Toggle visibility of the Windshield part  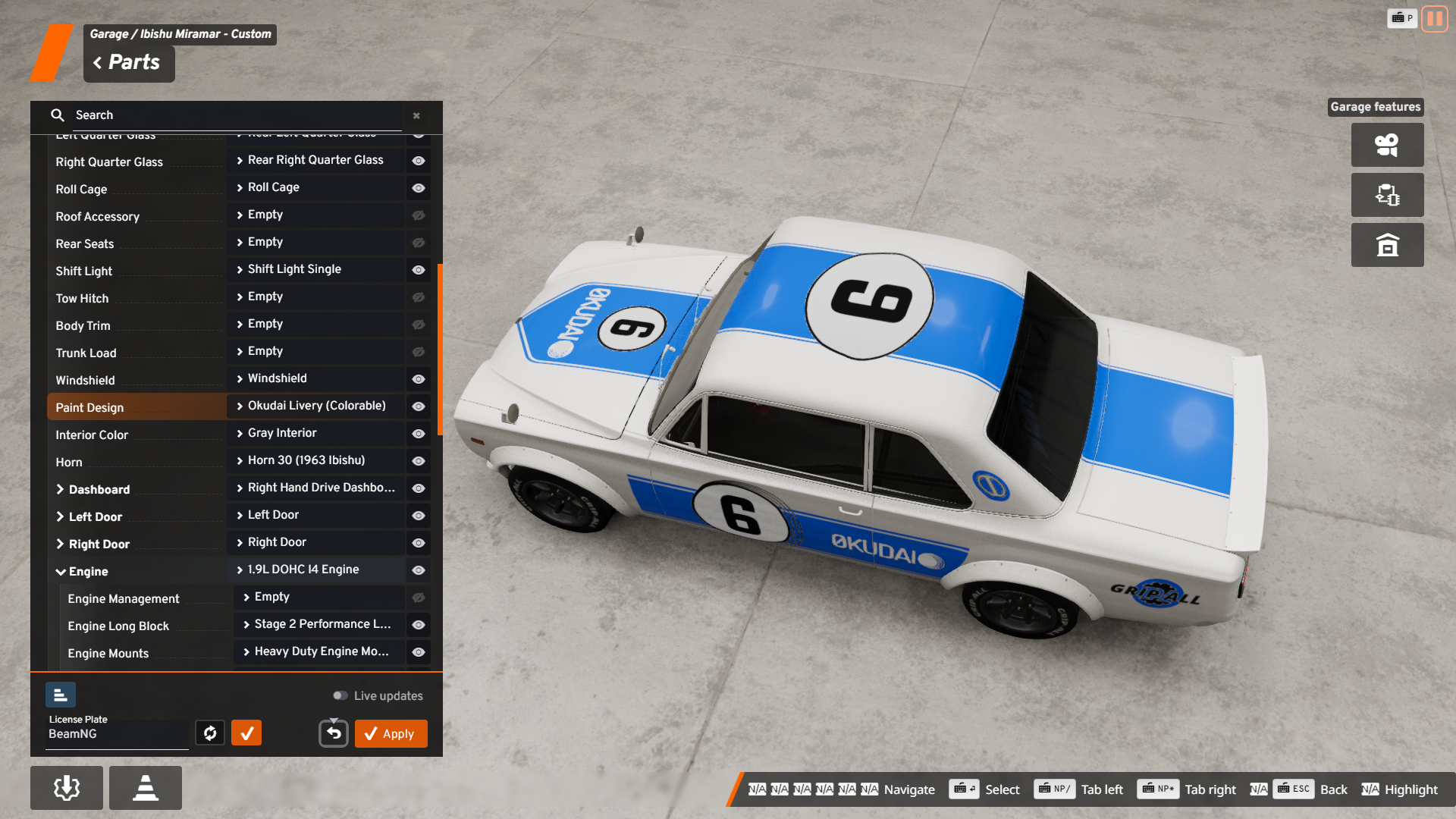coord(418,379)
